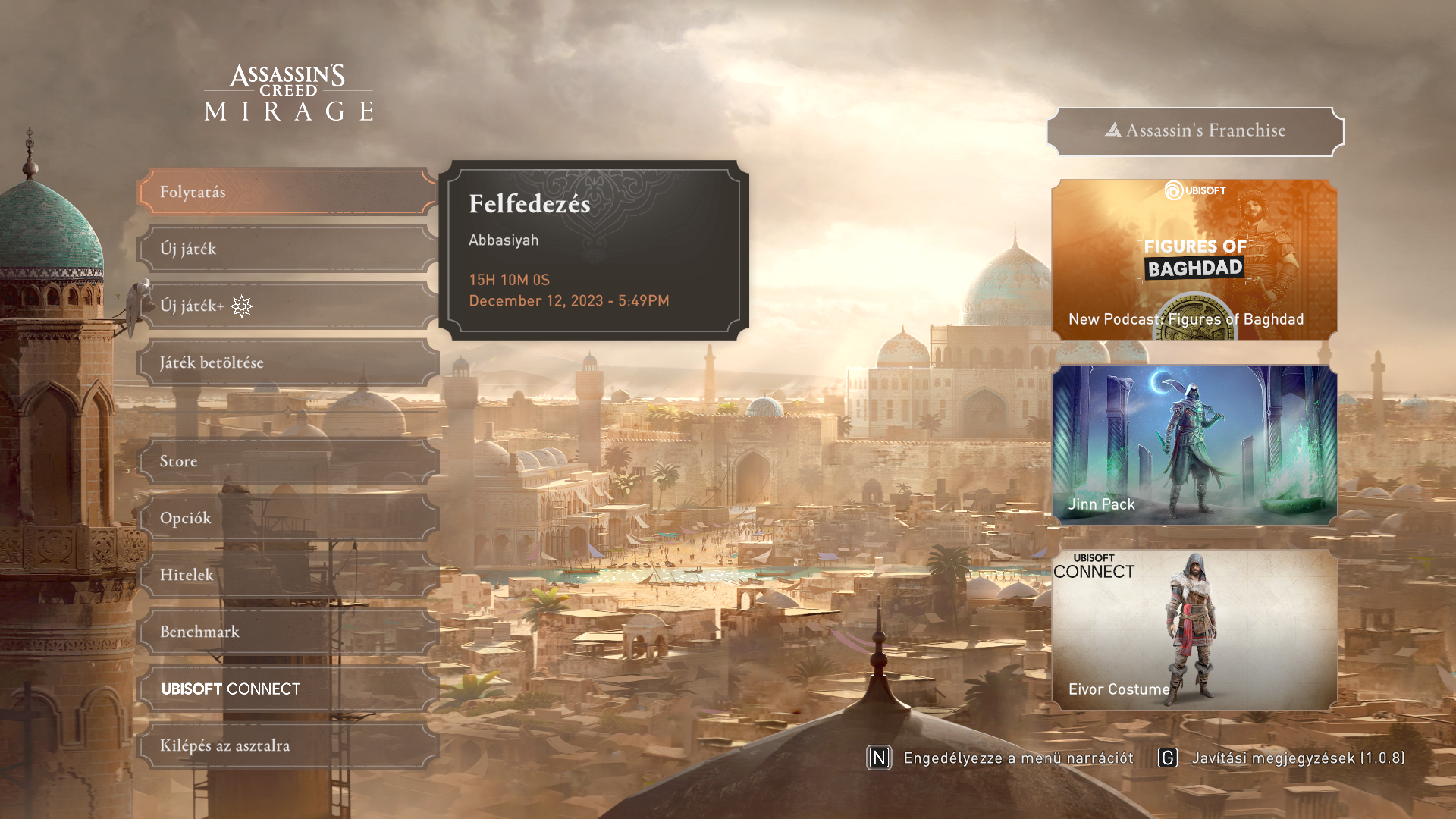Image resolution: width=1456 pixels, height=819 pixels.
Task: Open Játék betöltése load menu
Action: coord(287,362)
